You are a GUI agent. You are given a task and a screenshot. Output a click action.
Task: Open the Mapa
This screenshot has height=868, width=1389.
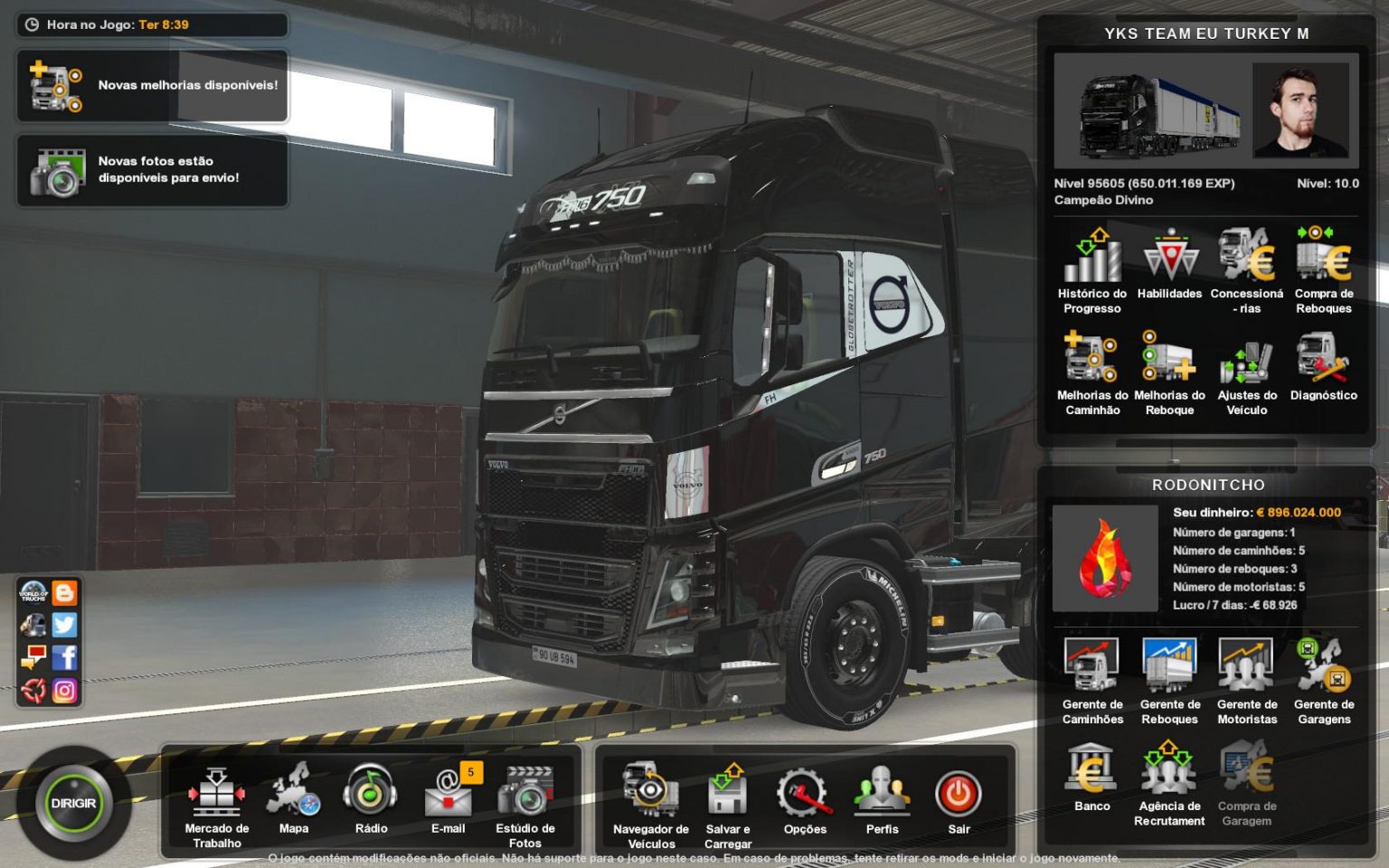[x=293, y=794]
